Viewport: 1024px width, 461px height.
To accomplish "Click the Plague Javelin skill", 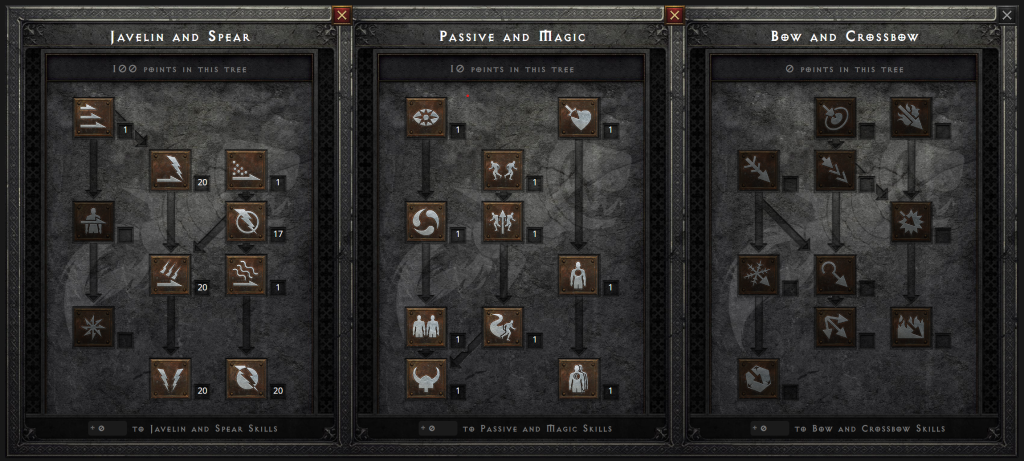I will click(x=246, y=275).
